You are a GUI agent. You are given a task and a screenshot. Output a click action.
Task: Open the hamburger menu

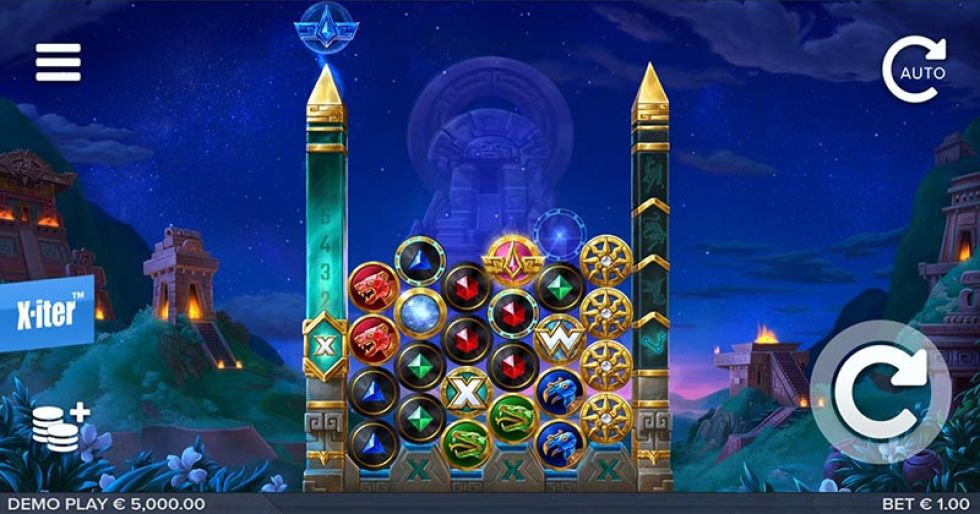click(x=58, y=63)
